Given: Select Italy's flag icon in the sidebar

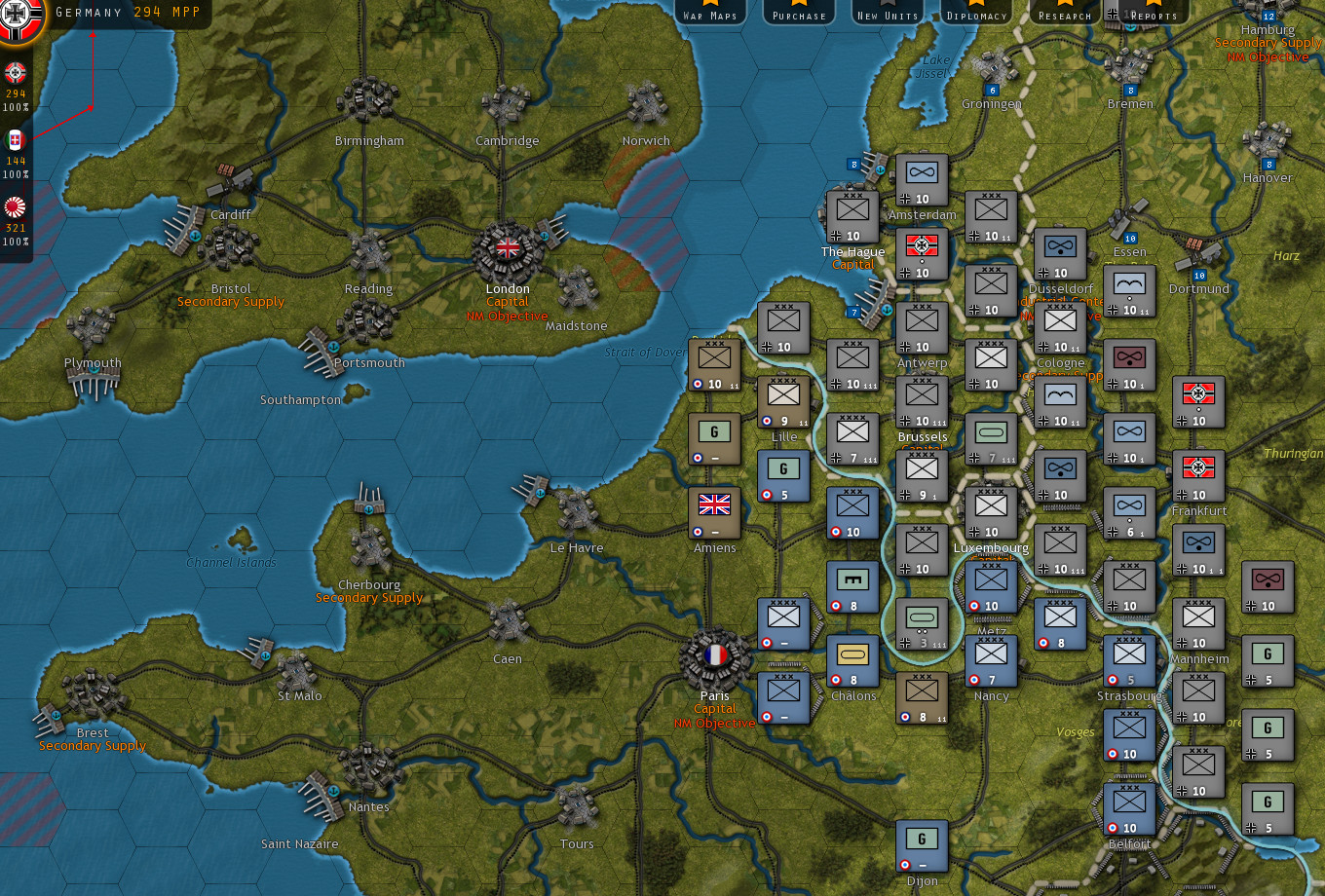Looking at the screenshot, I should 14,139.
